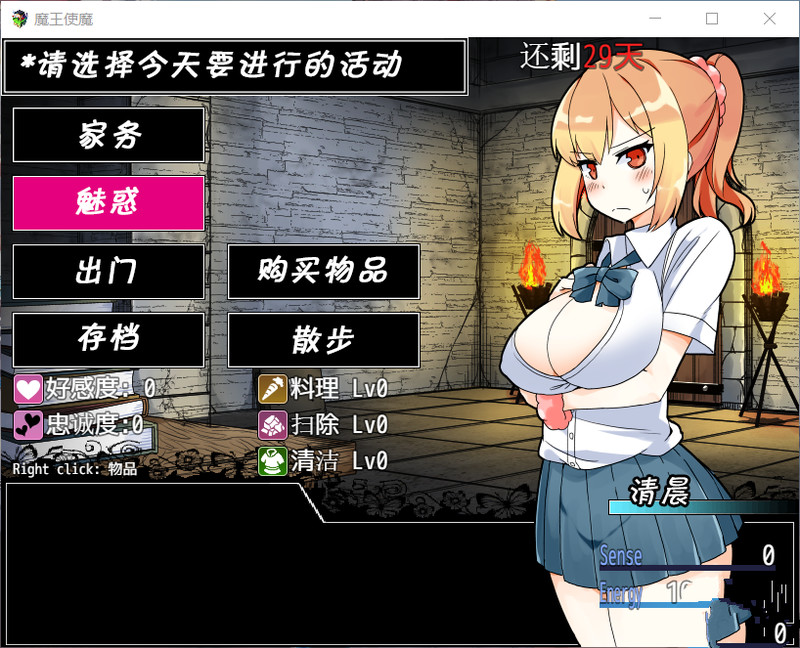Screen dimensions: 800x648
Task: Open the 购买物品 shop
Action: pos(323,271)
